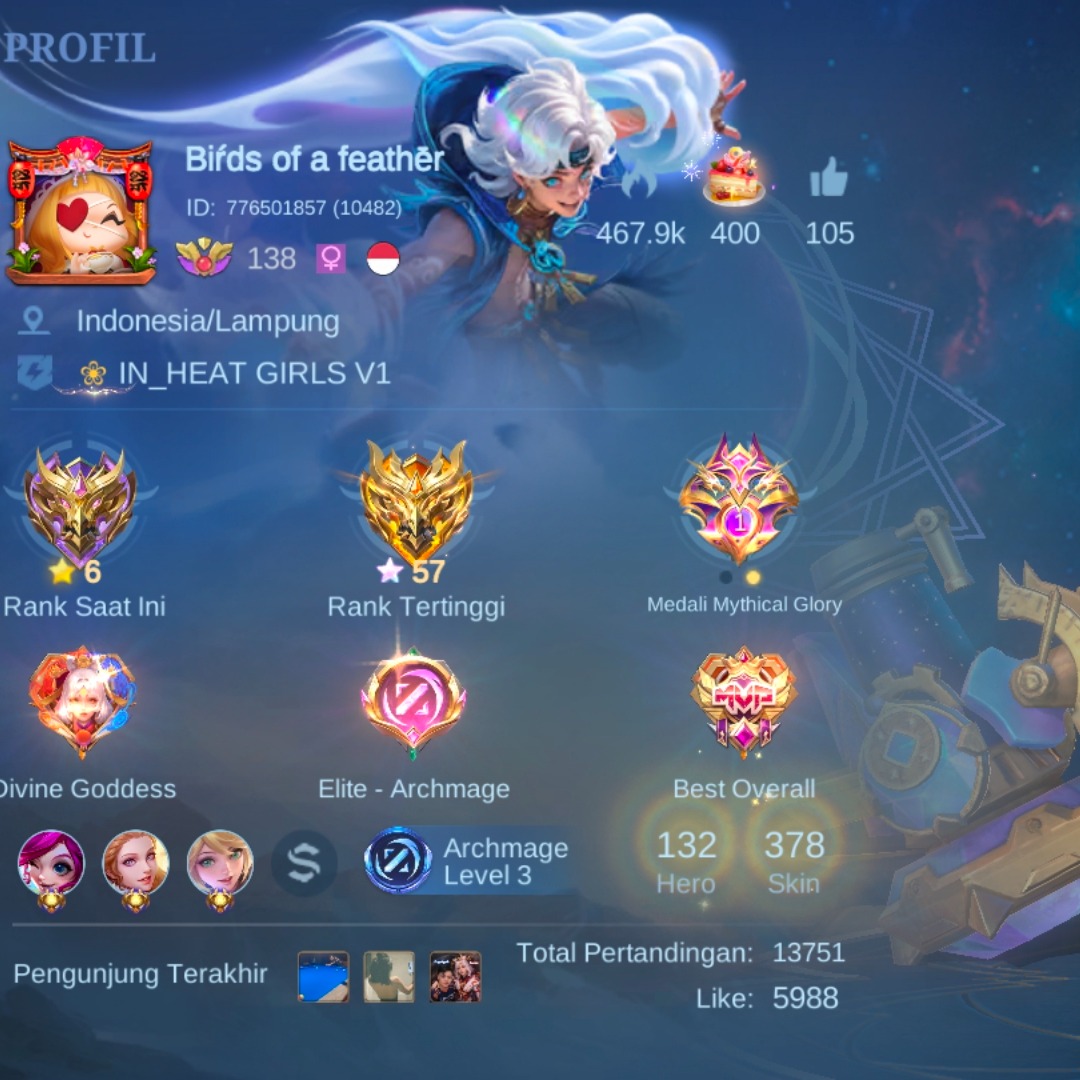Open the last visitor thumbnail with two characters
This screenshot has height=1080, width=1080.
click(x=455, y=976)
